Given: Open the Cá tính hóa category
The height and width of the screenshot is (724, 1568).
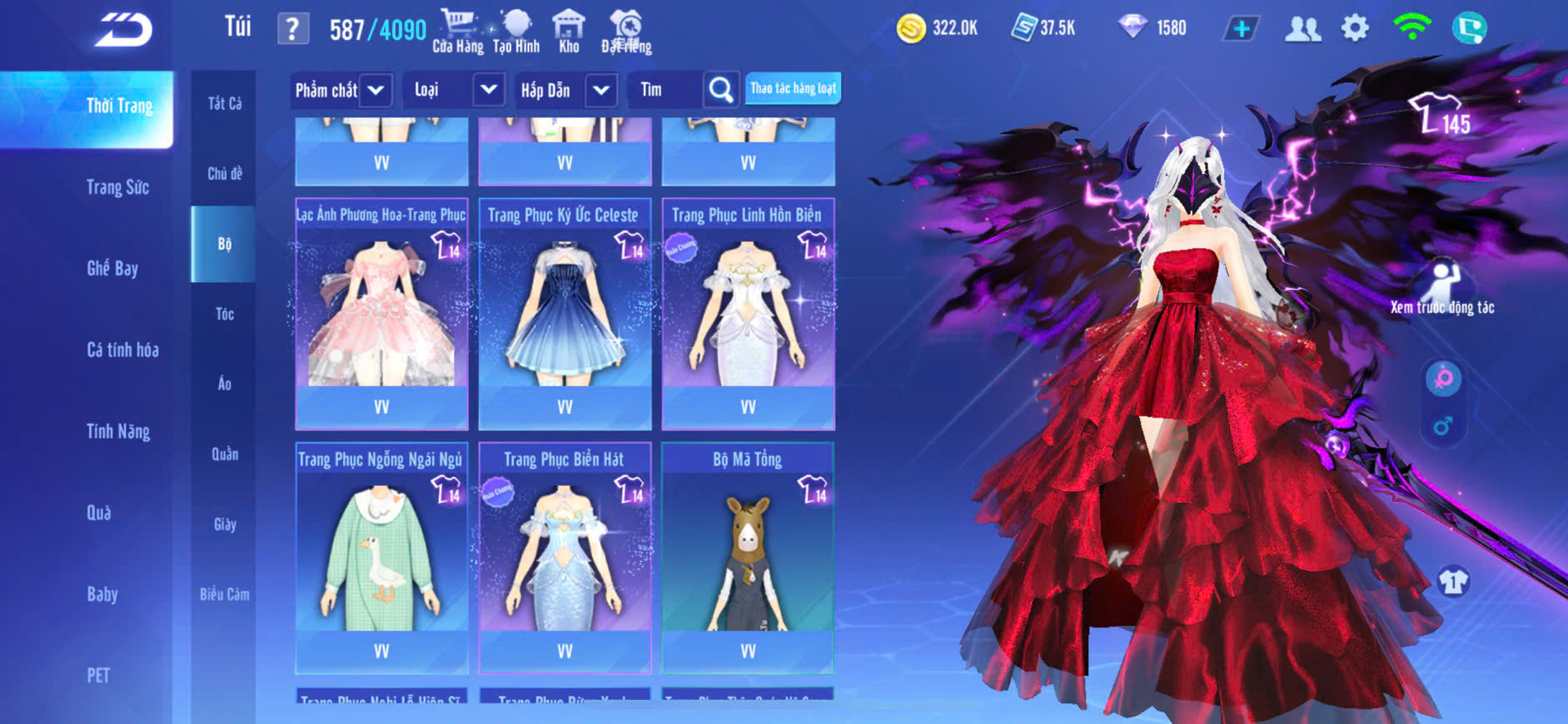Looking at the screenshot, I should coord(122,350).
